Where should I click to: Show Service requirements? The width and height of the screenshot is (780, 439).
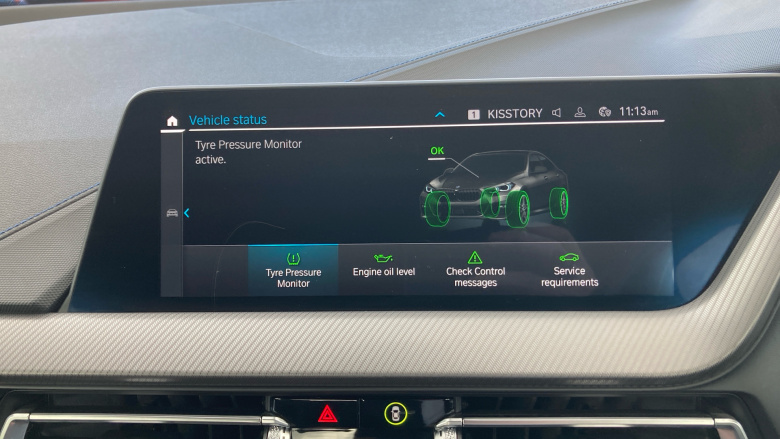[569, 269]
